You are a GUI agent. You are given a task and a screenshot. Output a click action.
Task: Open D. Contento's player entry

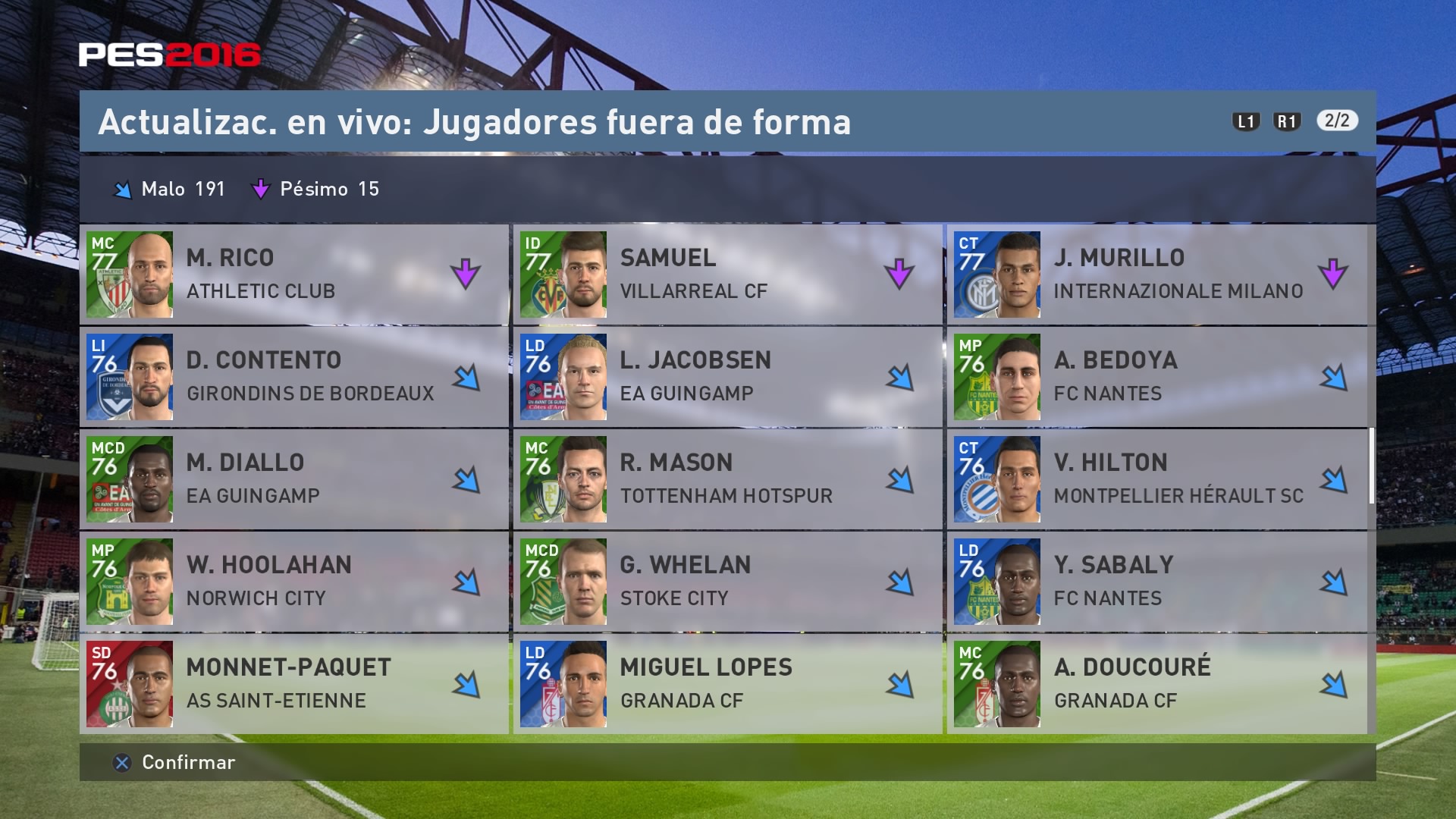coord(293,377)
